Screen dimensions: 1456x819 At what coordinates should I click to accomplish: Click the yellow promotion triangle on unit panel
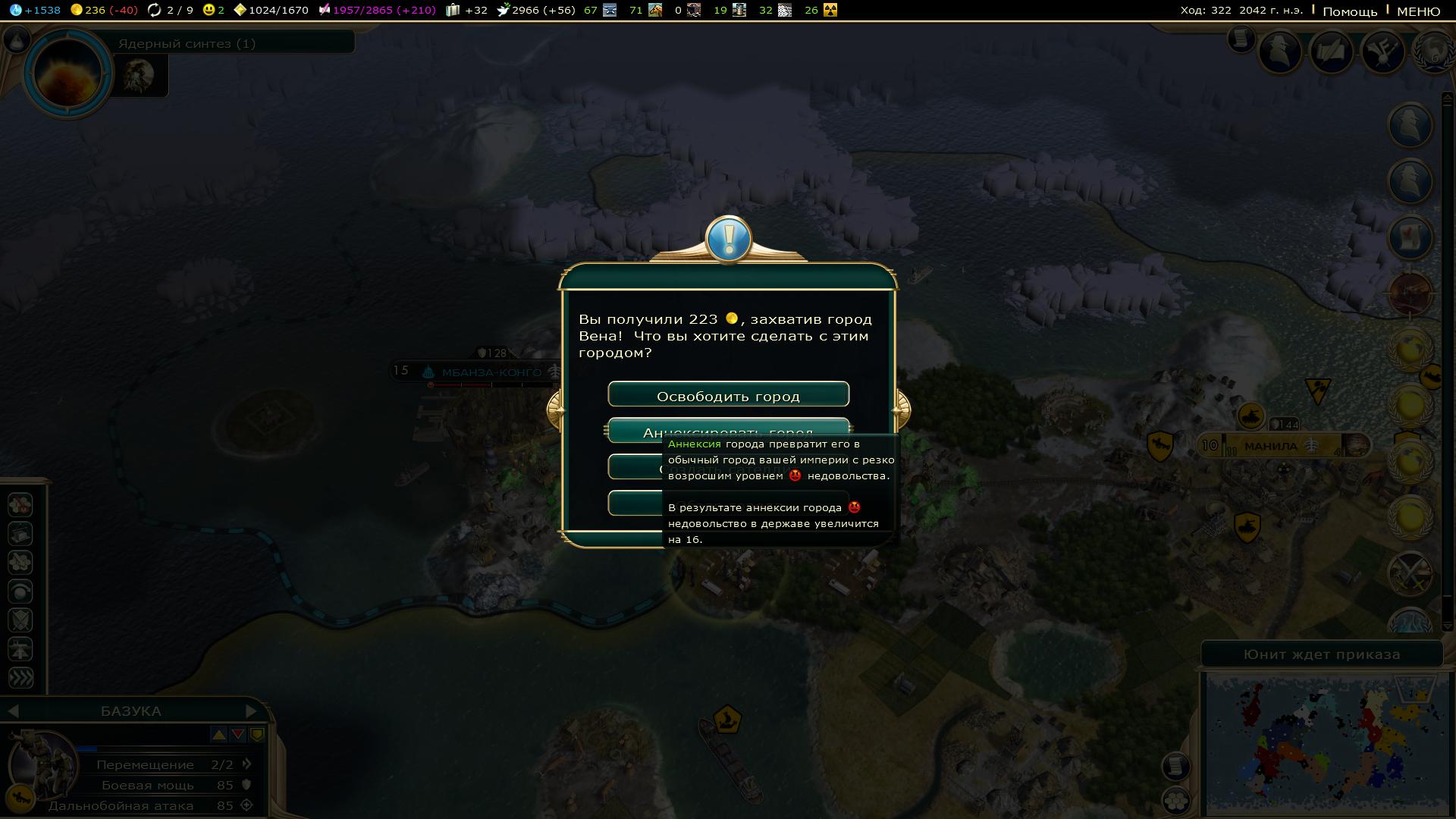[x=218, y=734]
